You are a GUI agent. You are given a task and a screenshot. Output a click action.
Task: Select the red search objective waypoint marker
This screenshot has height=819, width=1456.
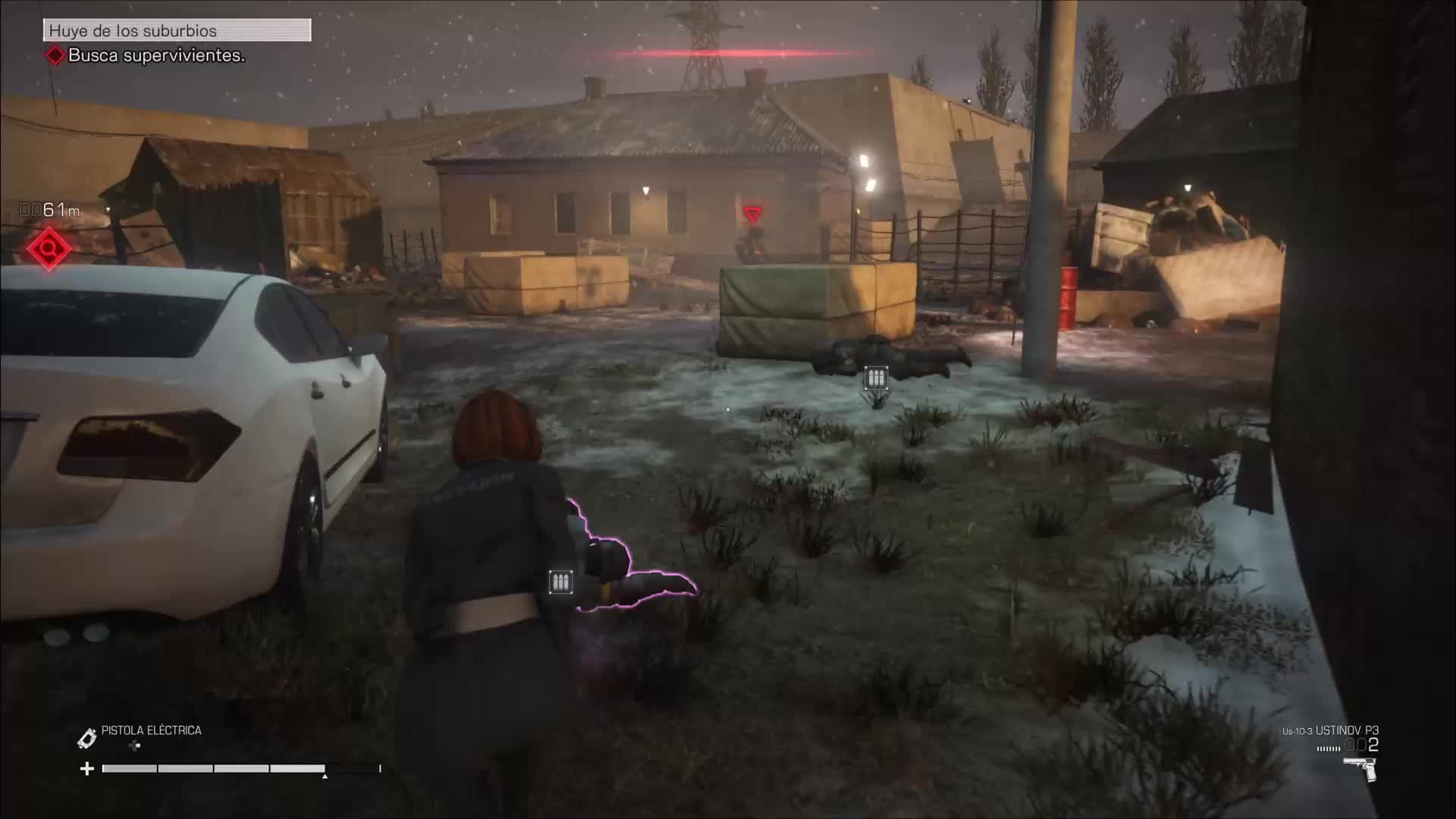tap(49, 248)
